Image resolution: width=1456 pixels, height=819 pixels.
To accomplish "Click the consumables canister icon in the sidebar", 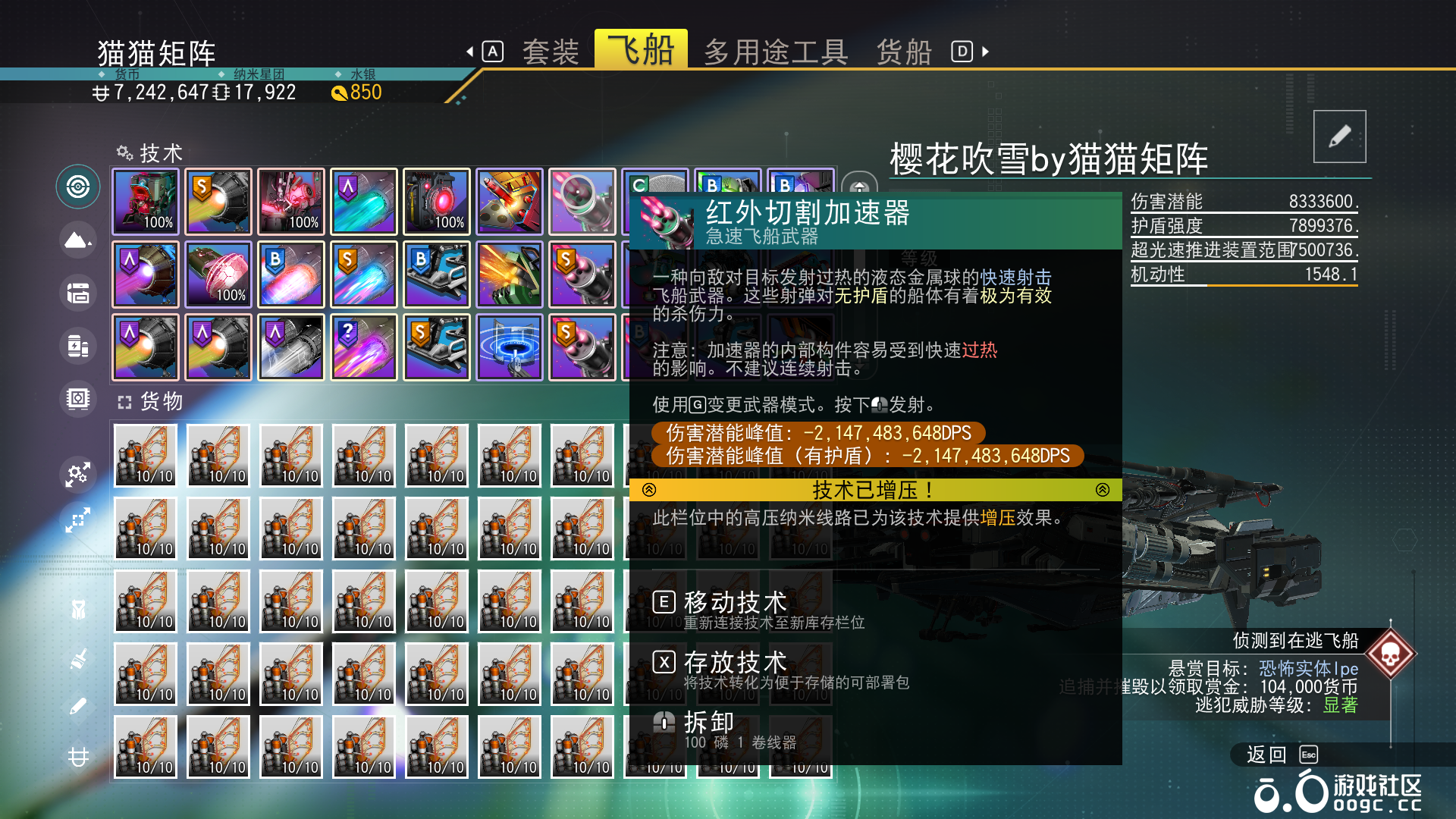I will pos(77,346).
